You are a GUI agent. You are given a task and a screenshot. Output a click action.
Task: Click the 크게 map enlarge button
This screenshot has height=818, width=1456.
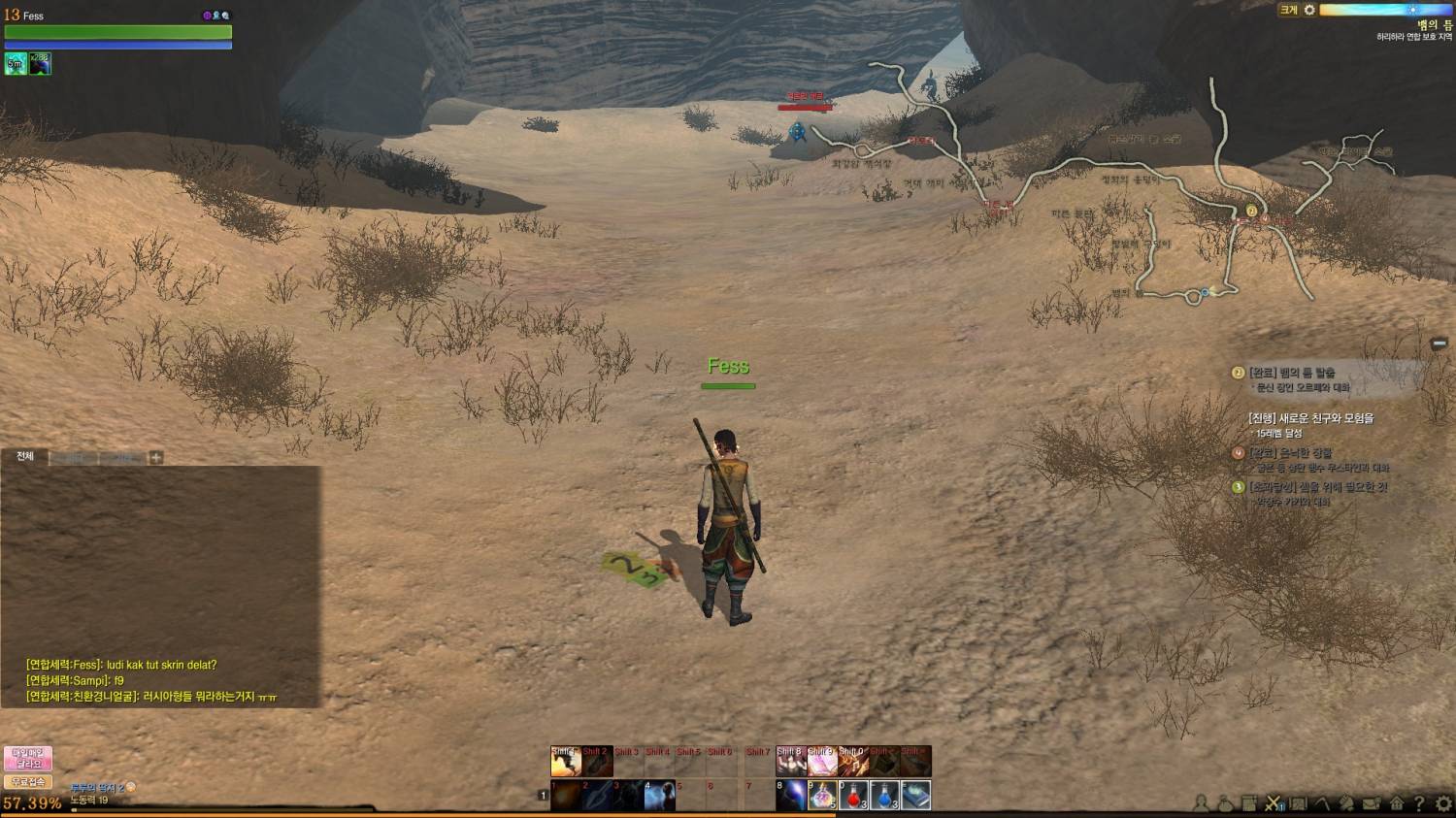click(x=1288, y=10)
